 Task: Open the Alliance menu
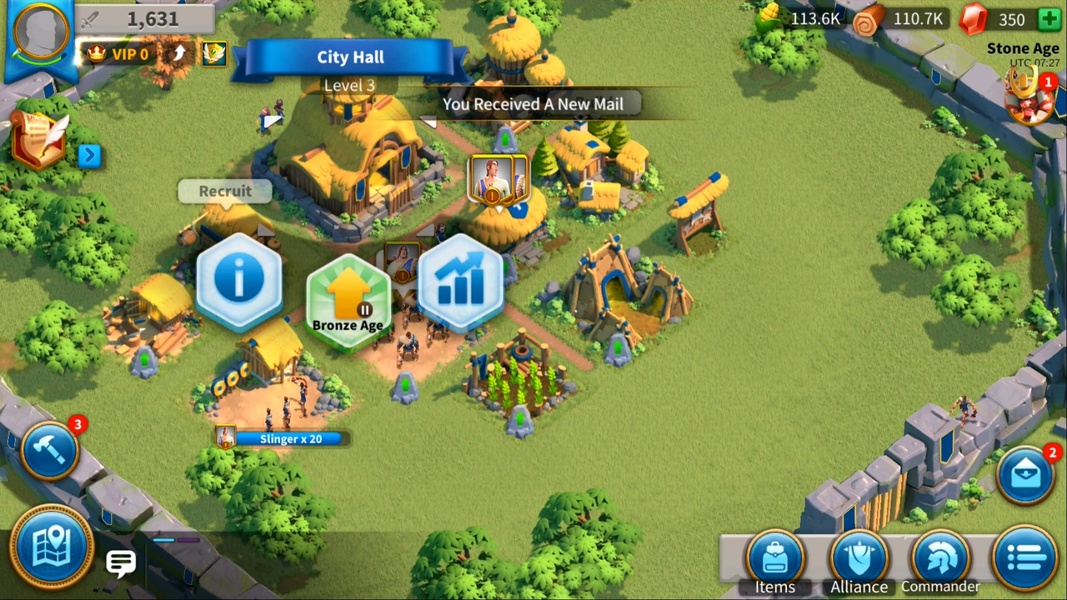click(859, 560)
